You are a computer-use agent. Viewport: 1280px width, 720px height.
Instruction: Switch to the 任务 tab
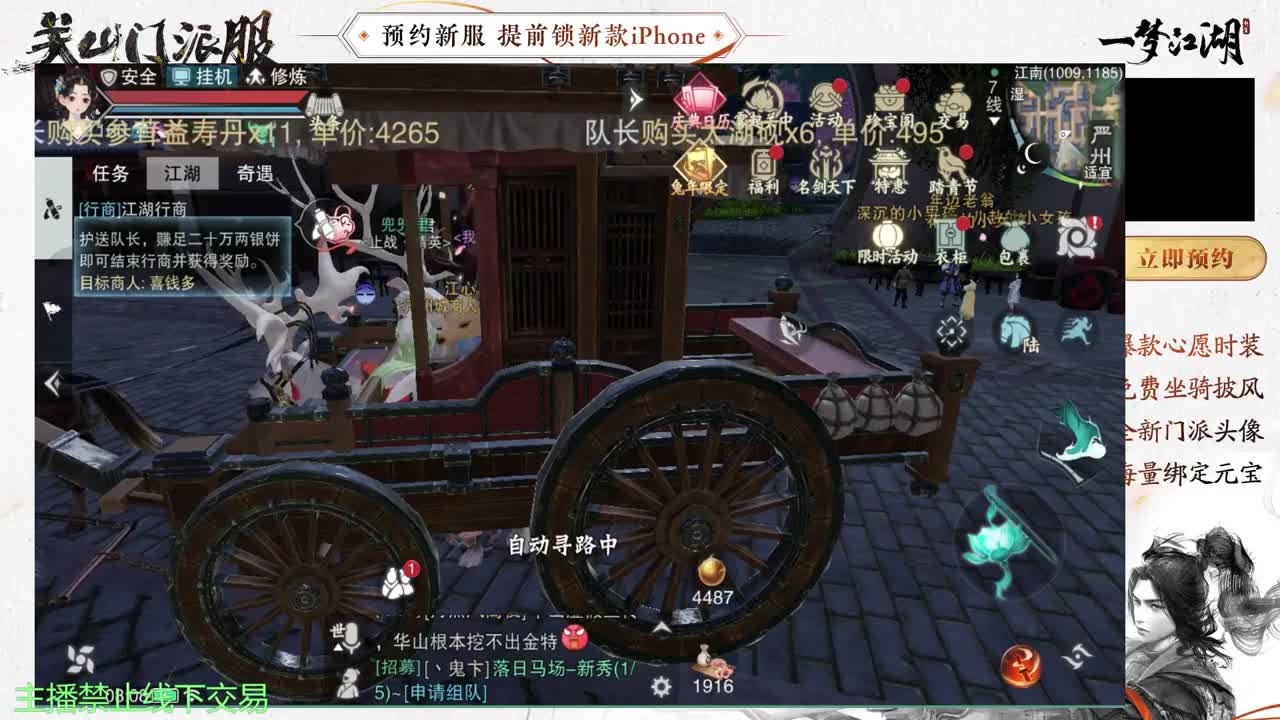111,174
